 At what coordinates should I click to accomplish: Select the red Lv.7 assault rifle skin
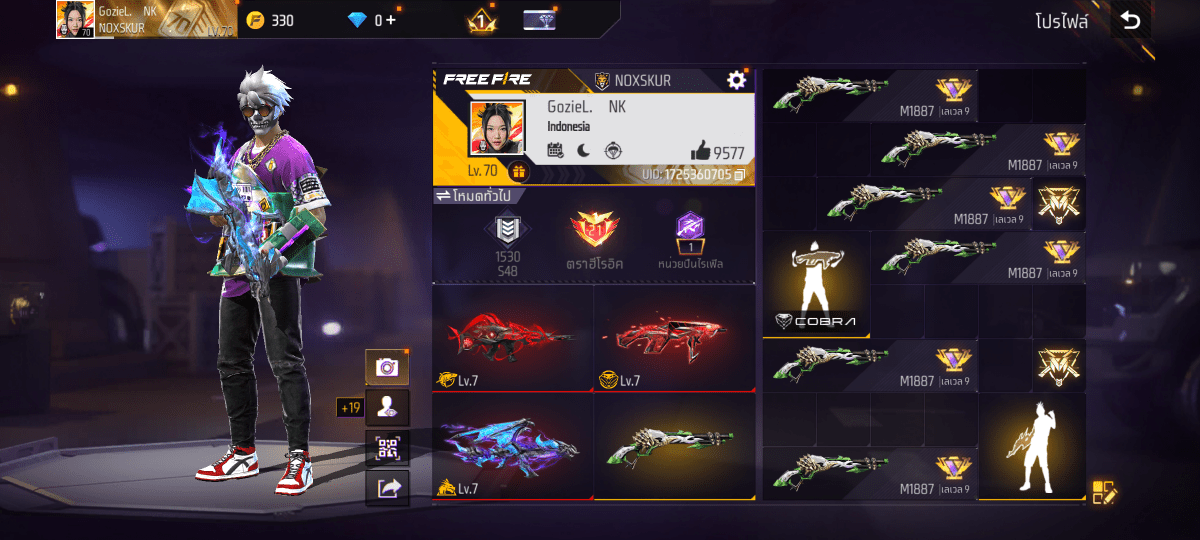[674, 338]
